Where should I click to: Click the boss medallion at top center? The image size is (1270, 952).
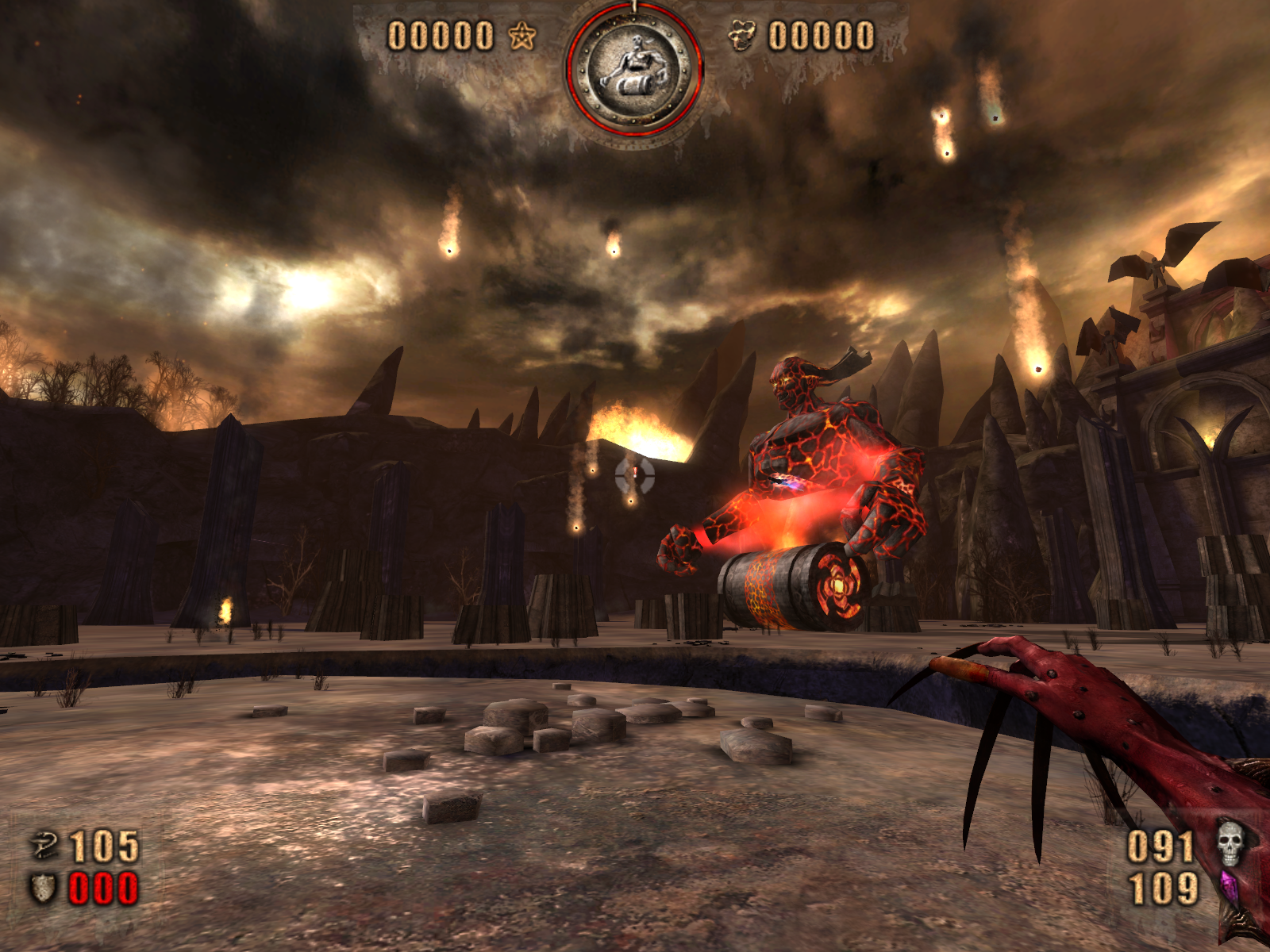click(x=633, y=70)
